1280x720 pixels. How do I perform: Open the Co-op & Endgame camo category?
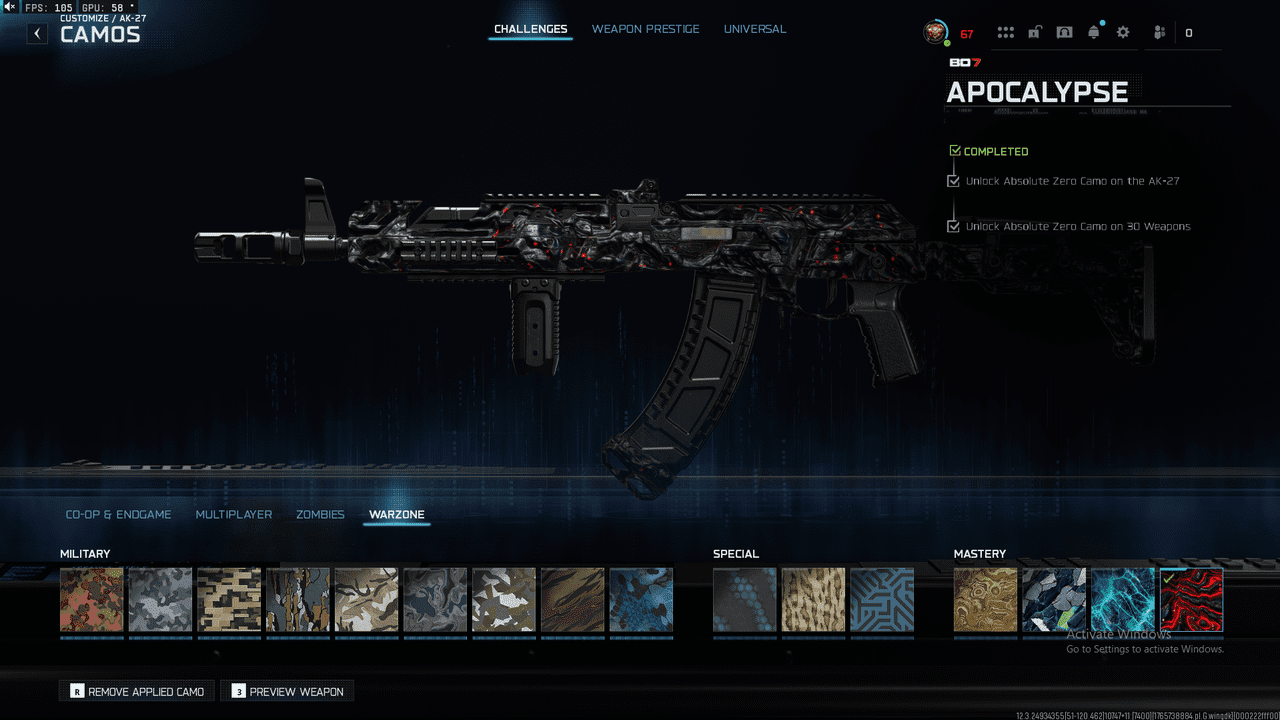pos(118,514)
